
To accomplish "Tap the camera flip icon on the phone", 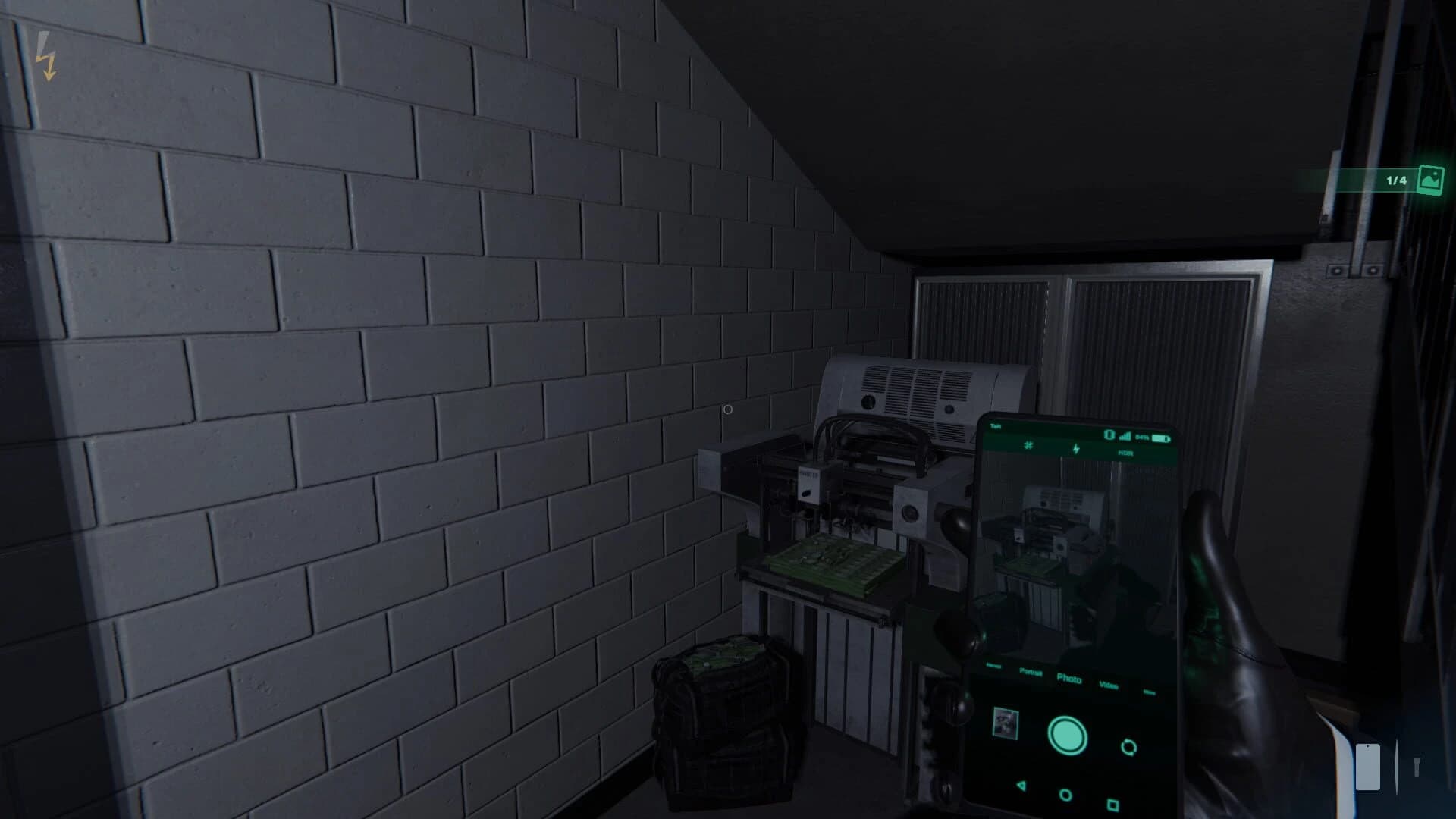I will tap(1129, 747).
